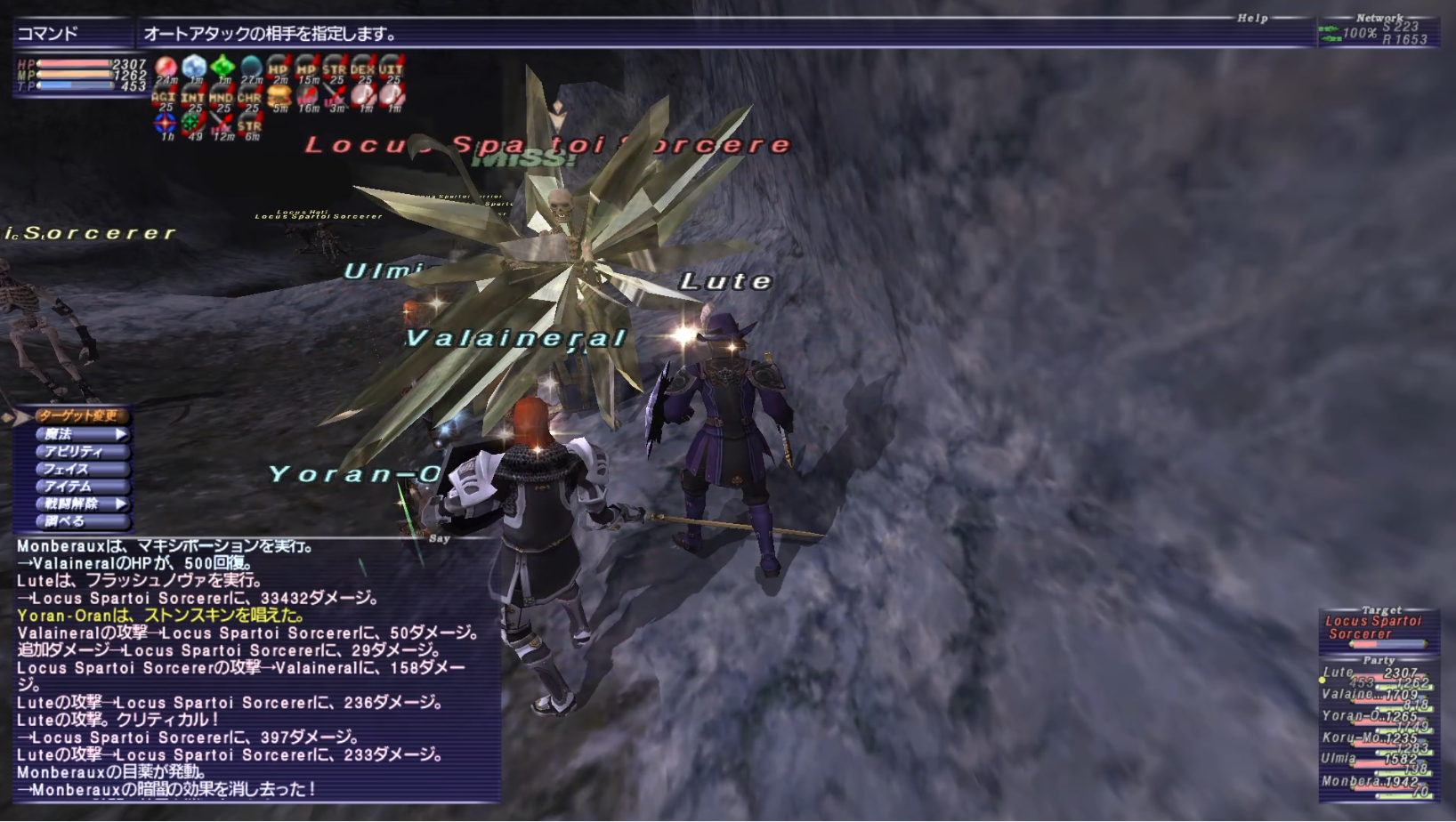Image resolution: width=1456 pixels, height=822 pixels.
Task: Click the food effect burger icon
Action: click(279, 95)
